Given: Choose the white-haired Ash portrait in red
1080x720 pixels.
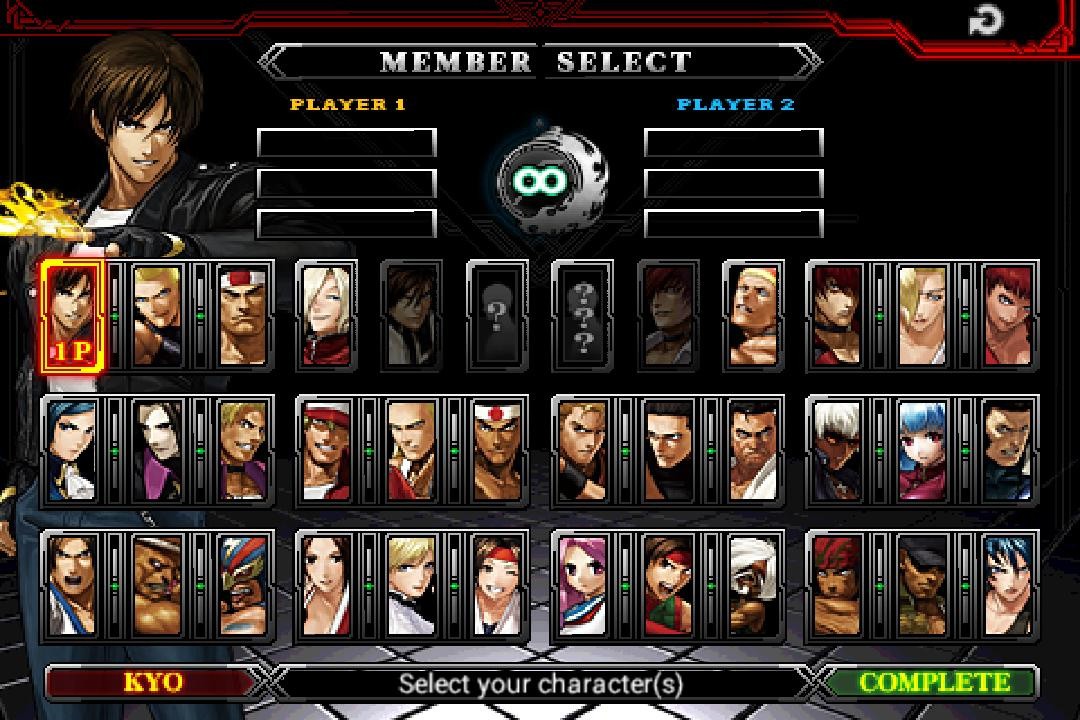Looking at the screenshot, I should (x=326, y=314).
